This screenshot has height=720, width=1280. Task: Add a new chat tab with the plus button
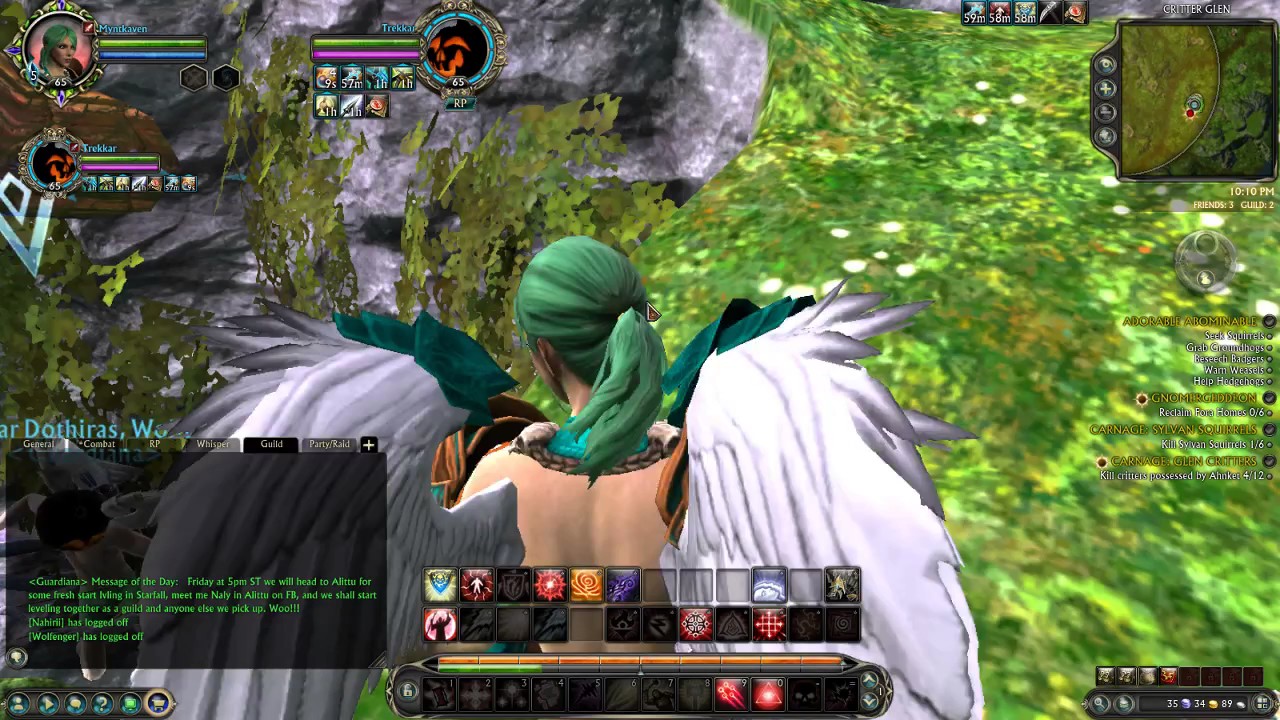368,444
